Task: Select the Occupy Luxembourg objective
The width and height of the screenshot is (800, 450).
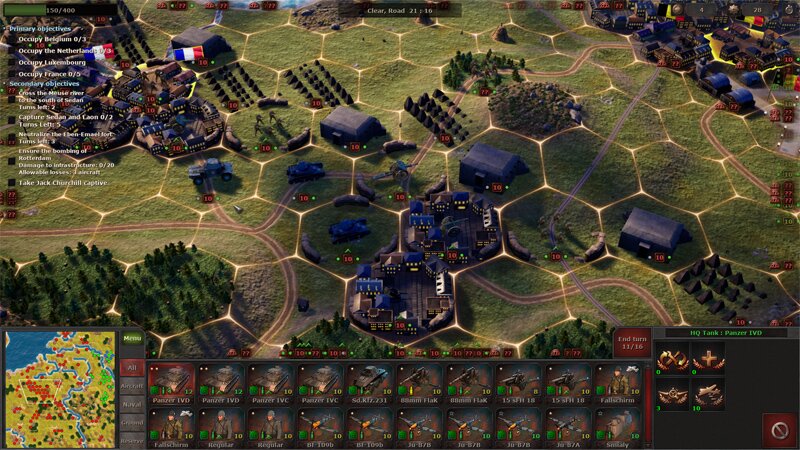Action: [x=52, y=62]
